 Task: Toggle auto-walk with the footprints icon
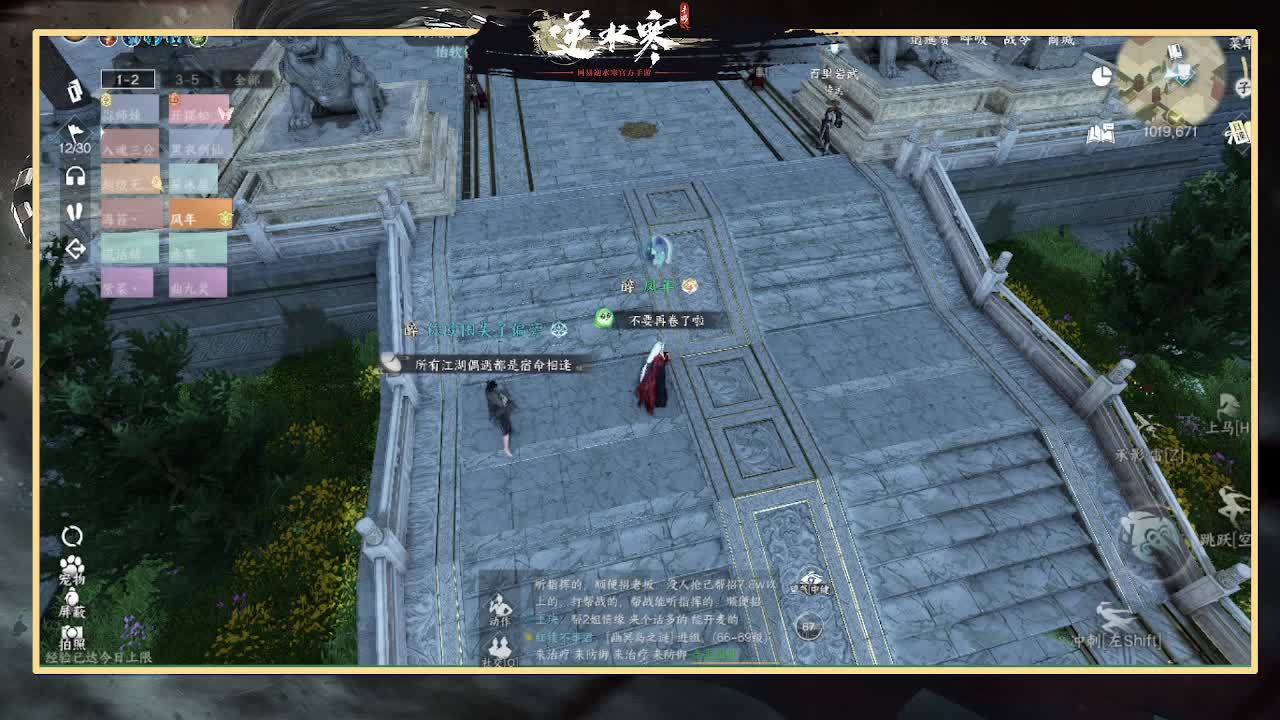[x=74, y=211]
